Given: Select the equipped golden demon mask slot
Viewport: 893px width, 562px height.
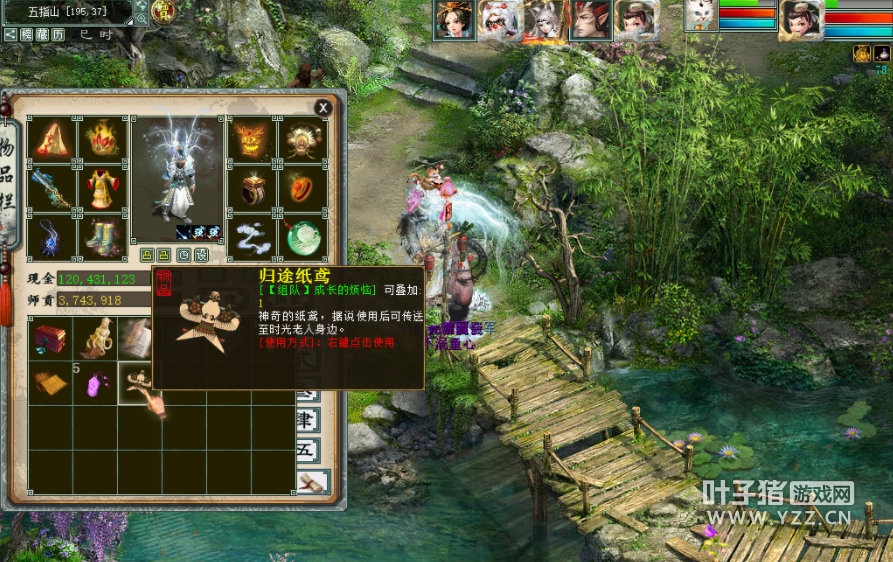Looking at the screenshot, I should [251, 140].
